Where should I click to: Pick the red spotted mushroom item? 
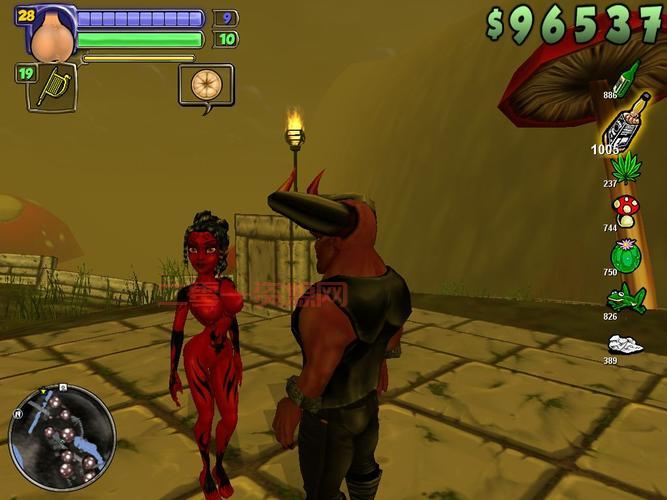[626, 210]
